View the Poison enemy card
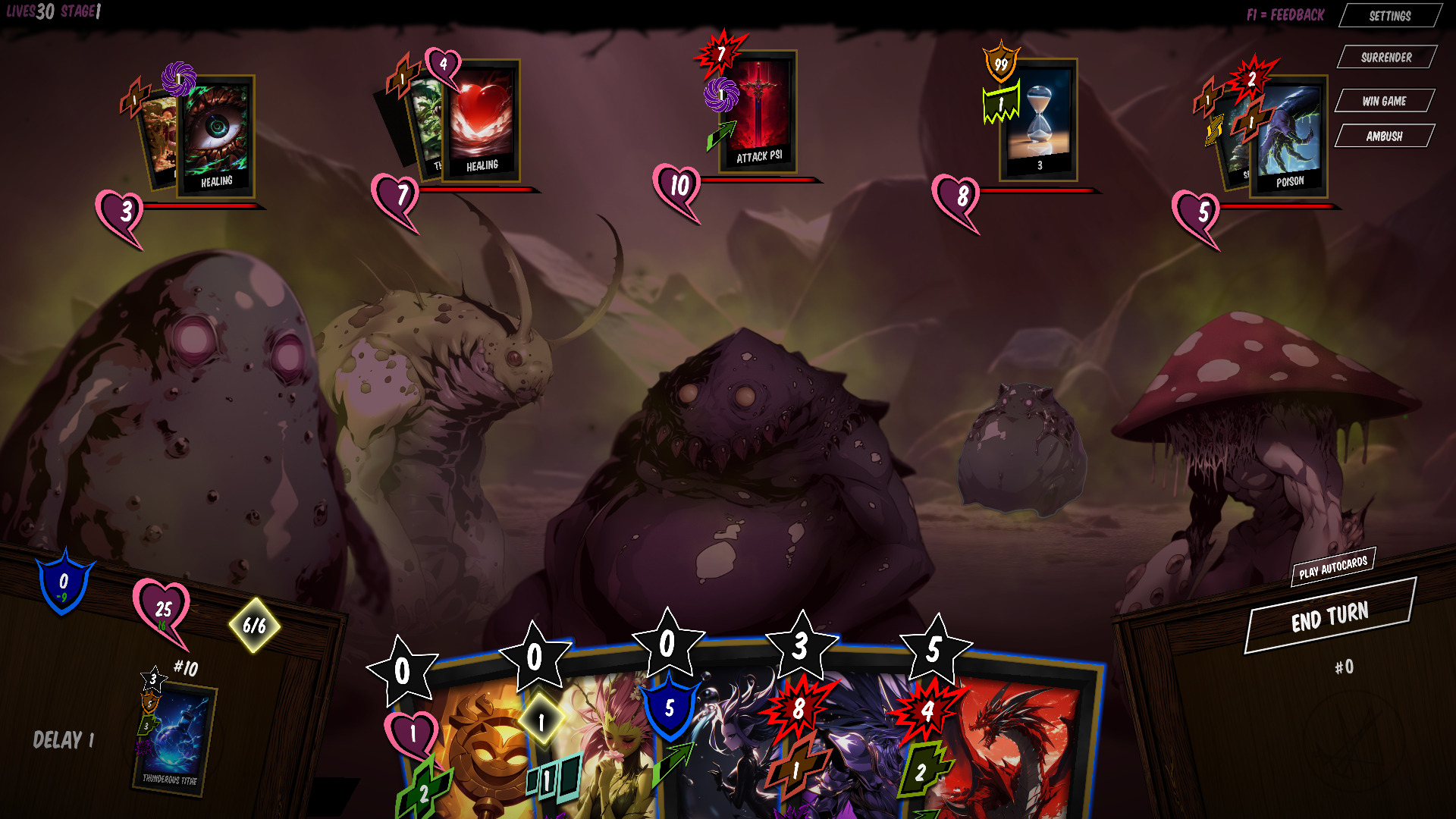 pos(1288,136)
